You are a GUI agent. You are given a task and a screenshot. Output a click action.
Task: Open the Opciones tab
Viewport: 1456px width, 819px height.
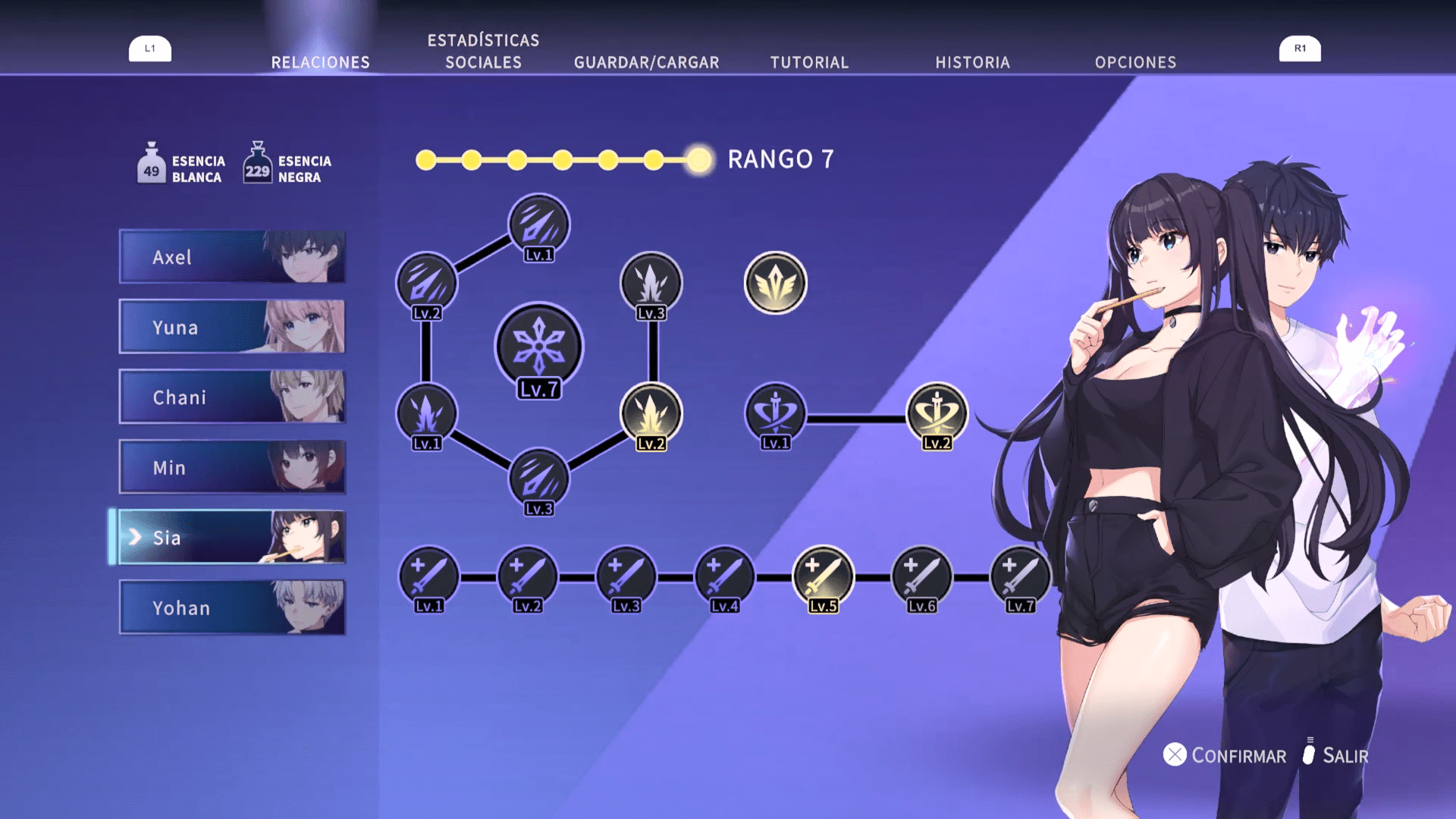pyautogui.click(x=1135, y=62)
